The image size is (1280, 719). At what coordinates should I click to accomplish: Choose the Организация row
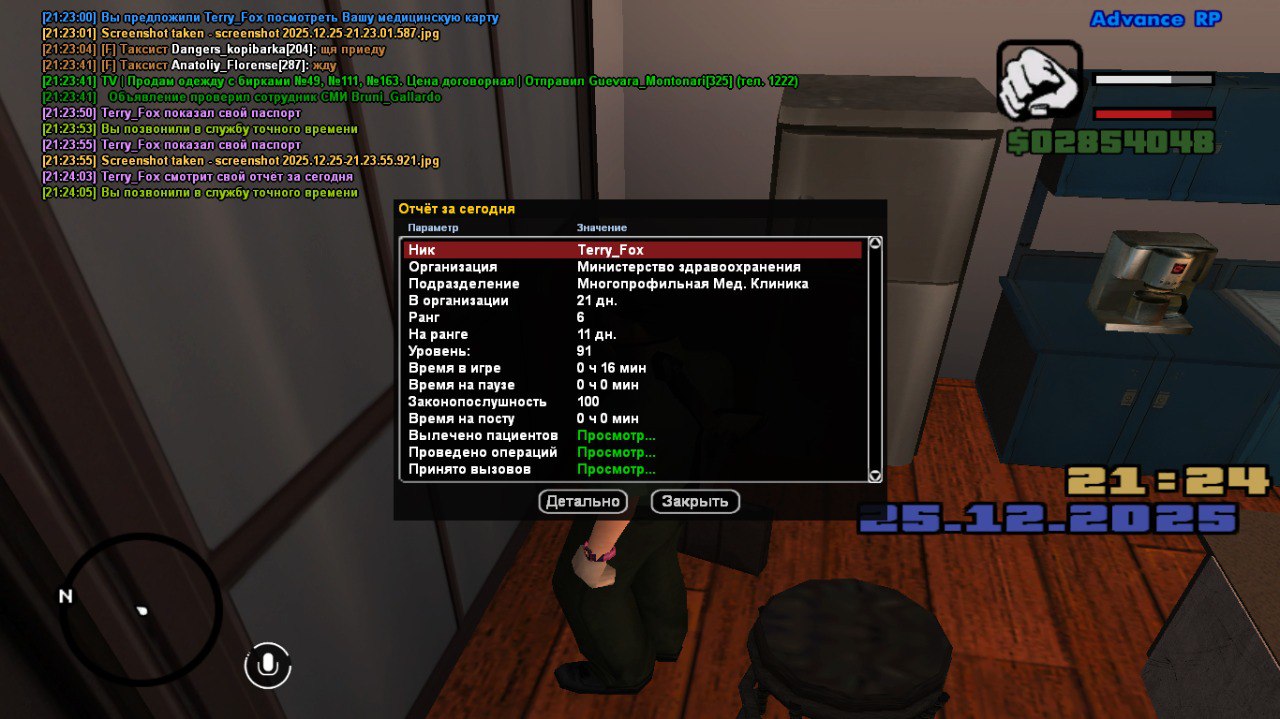click(632, 267)
